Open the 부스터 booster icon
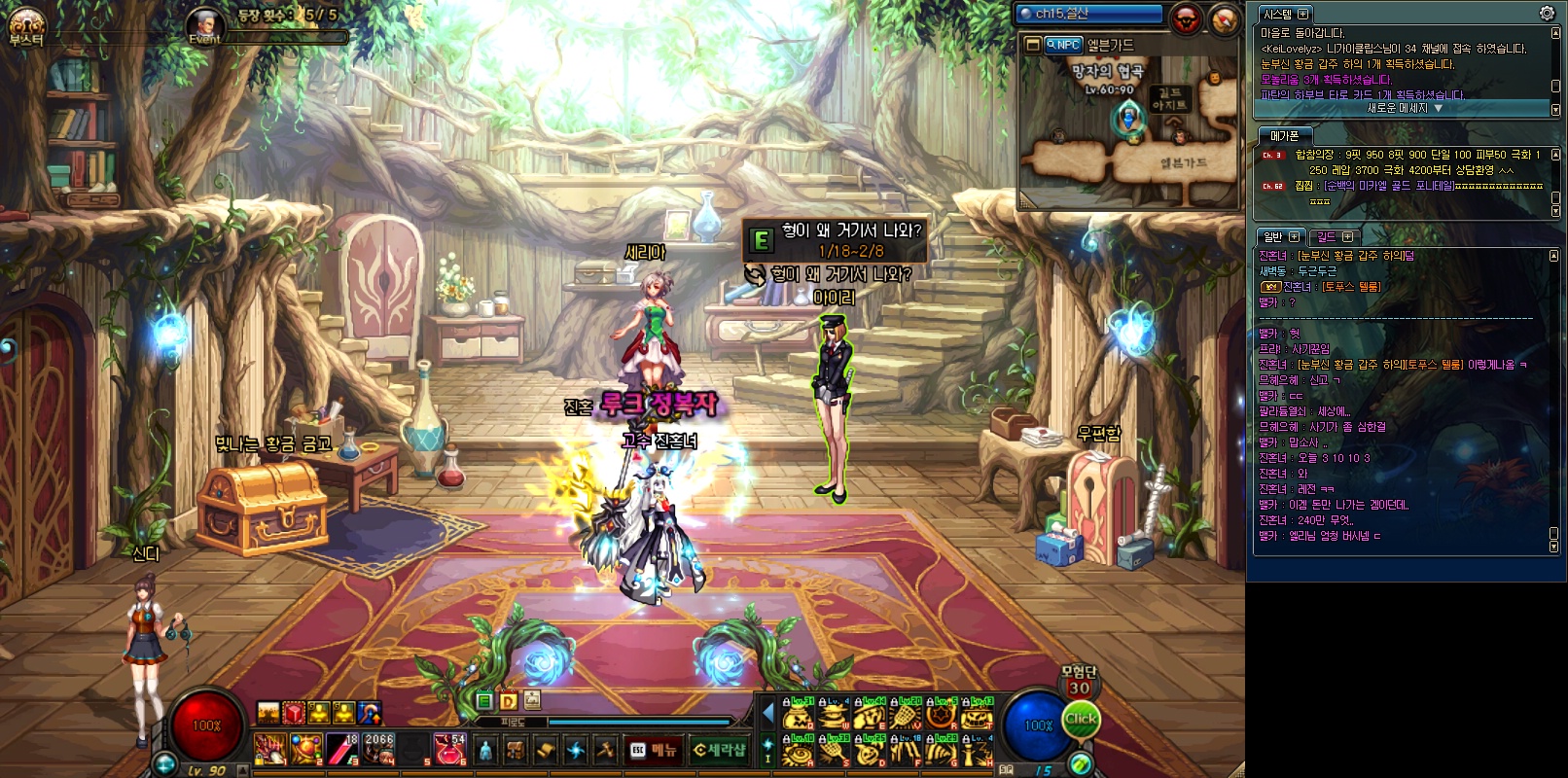The width and height of the screenshot is (1568, 778). pos(25,26)
